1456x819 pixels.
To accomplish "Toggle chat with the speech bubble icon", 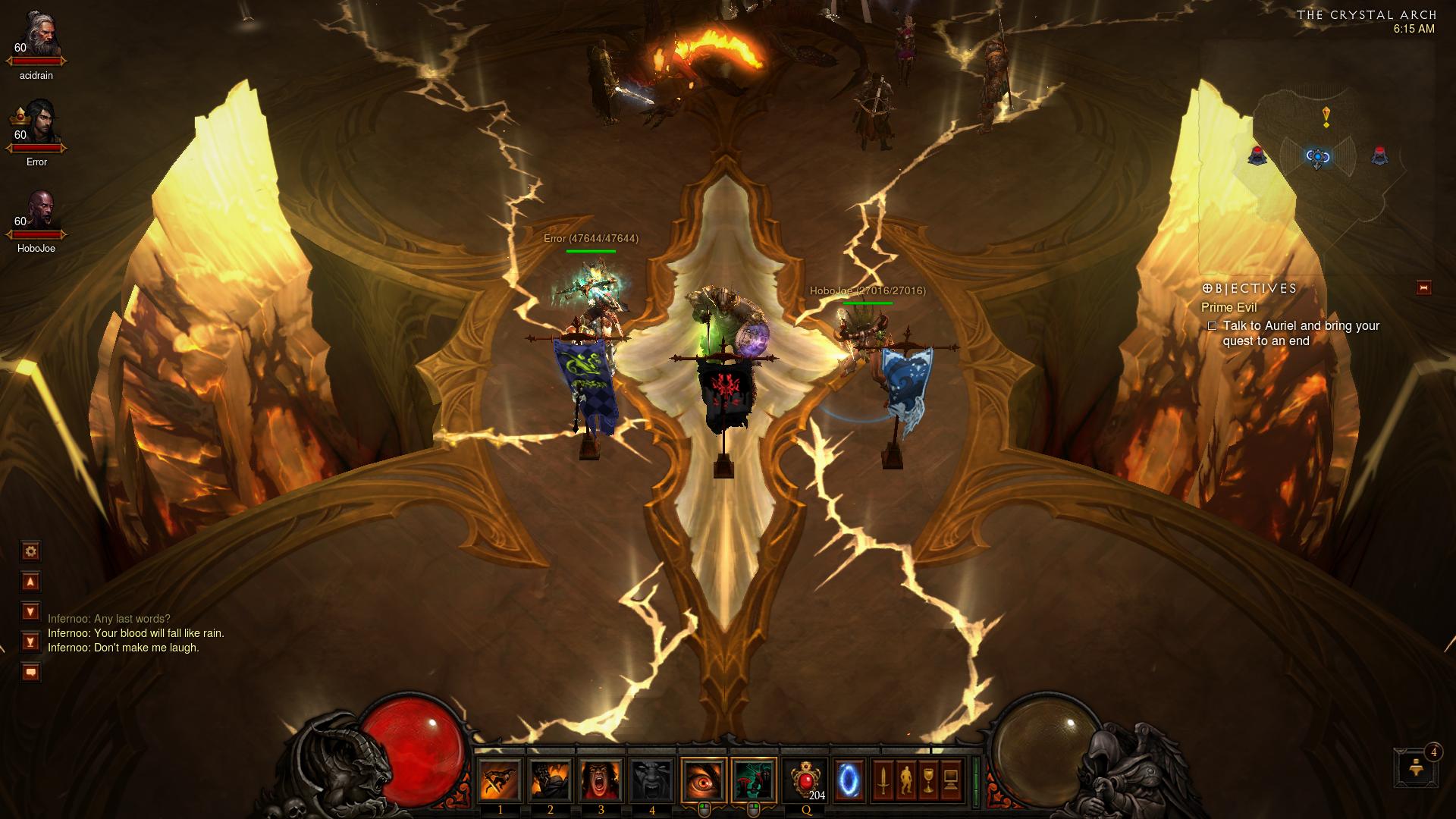I will tap(30, 670).
